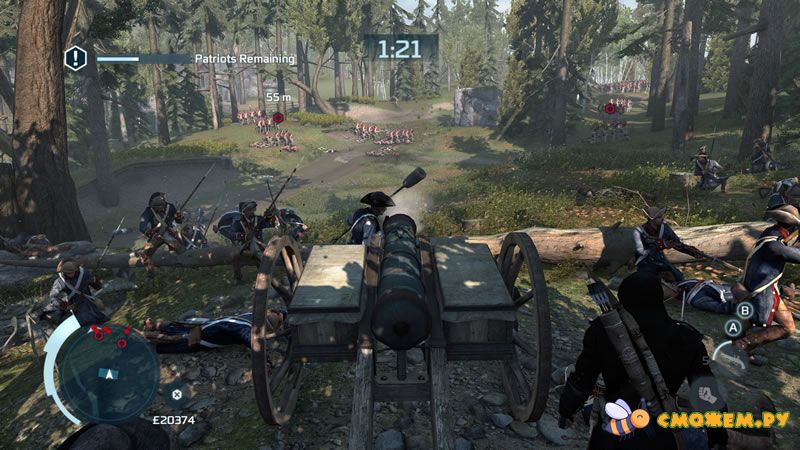Image resolution: width=800 pixels, height=450 pixels.
Task: Click the red objective marker labeled 55 m
Action: pos(278,117)
